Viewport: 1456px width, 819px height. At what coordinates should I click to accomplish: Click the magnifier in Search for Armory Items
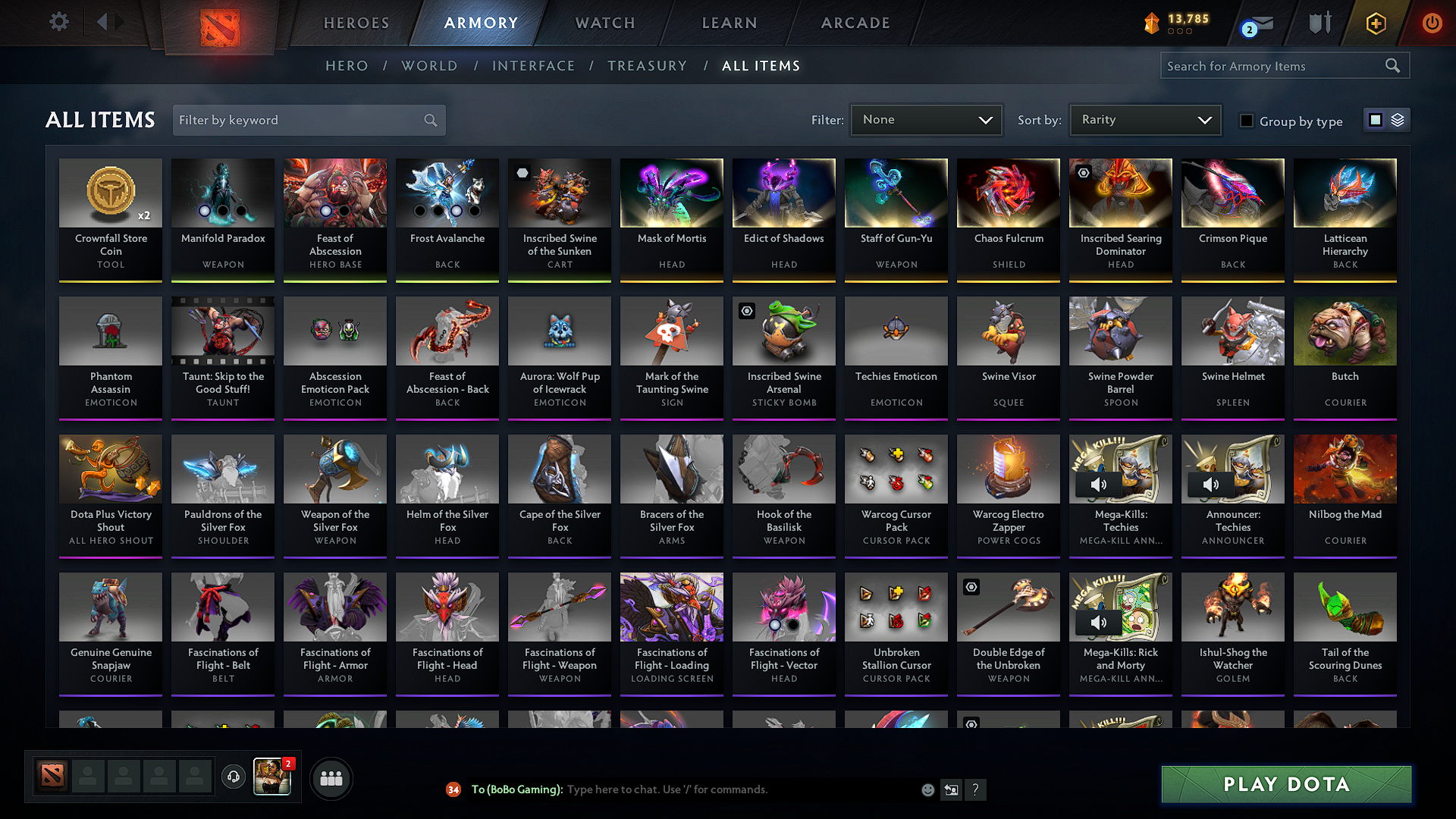[1392, 65]
